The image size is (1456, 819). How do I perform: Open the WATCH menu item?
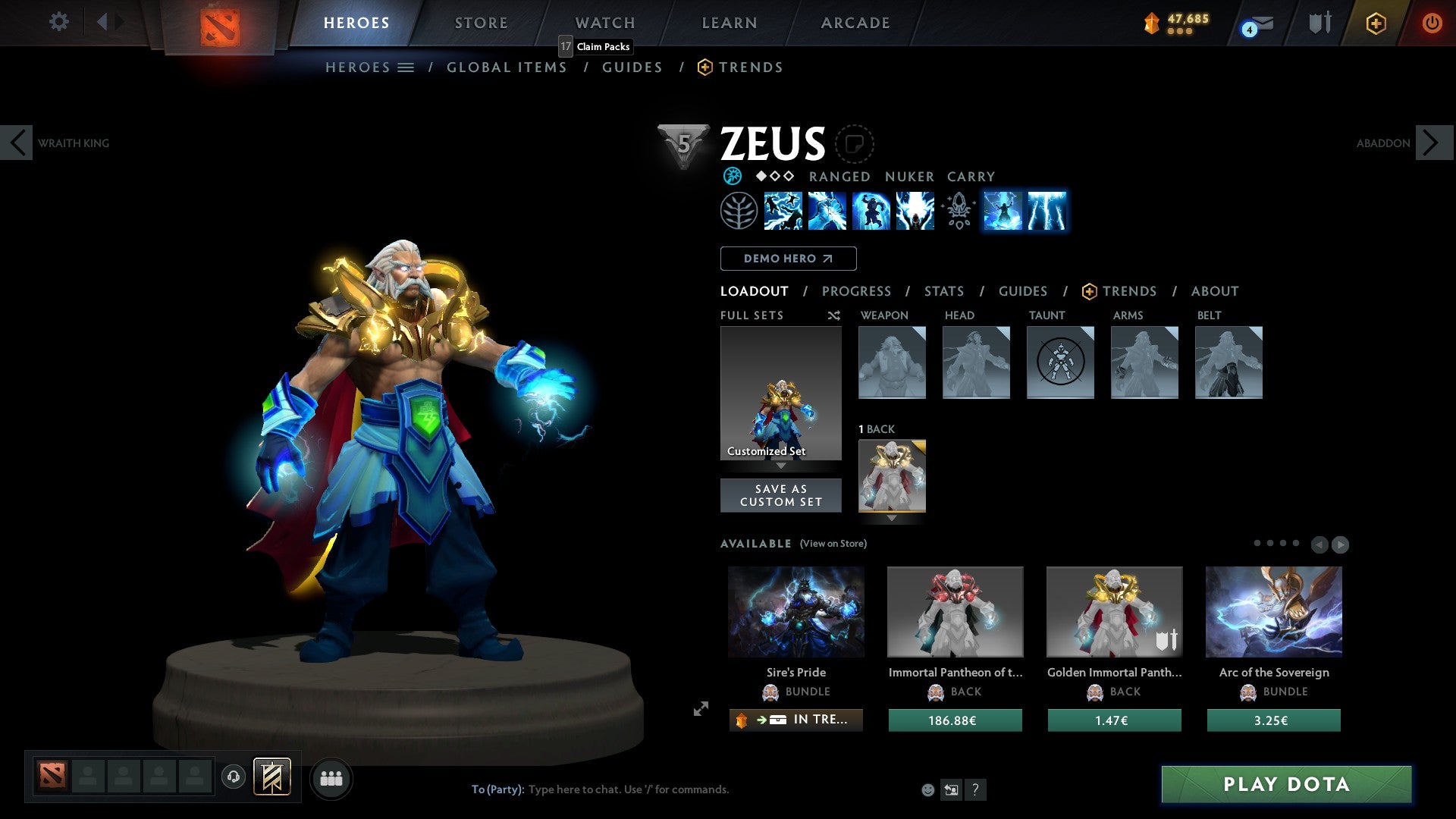coord(604,23)
